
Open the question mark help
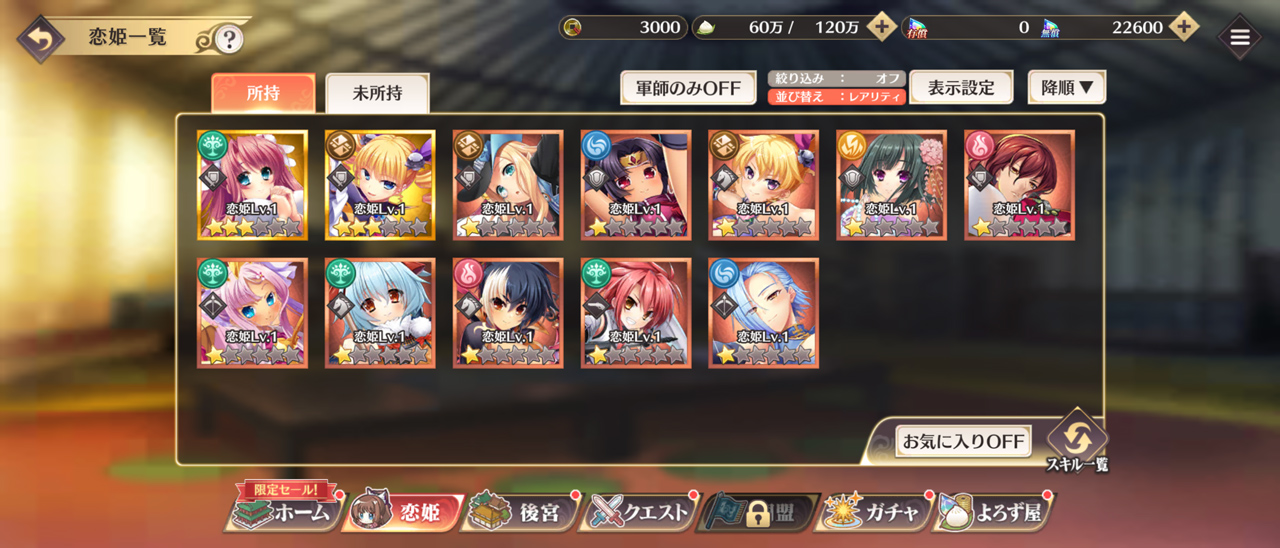click(230, 39)
